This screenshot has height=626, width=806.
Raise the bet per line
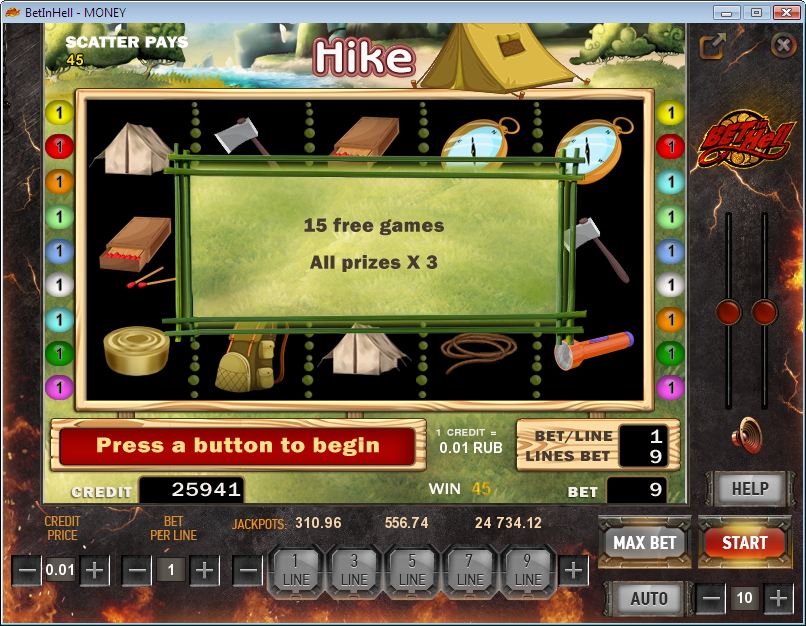click(204, 571)
